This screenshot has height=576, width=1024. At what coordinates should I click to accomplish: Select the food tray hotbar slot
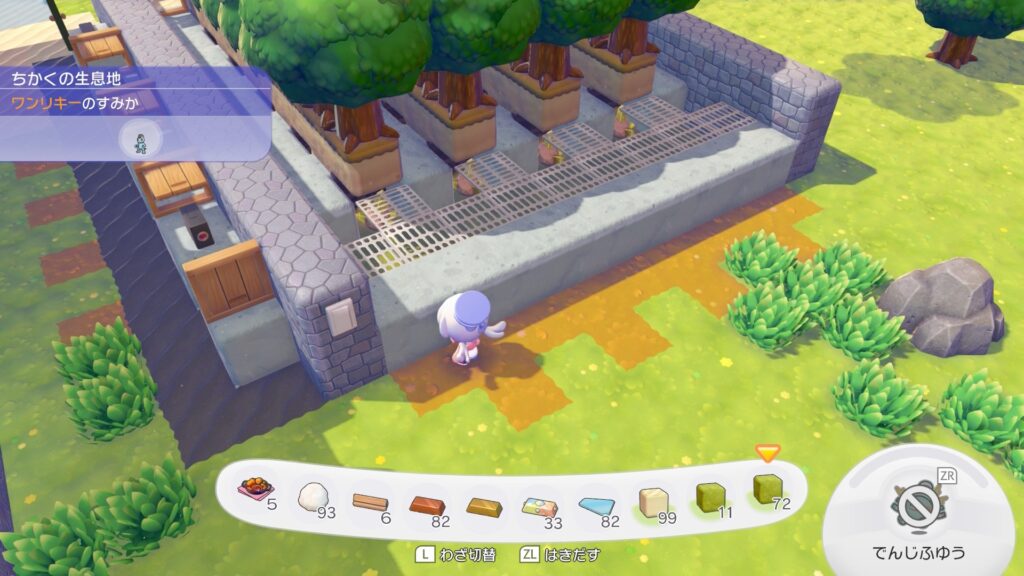(x=254, y=491)
